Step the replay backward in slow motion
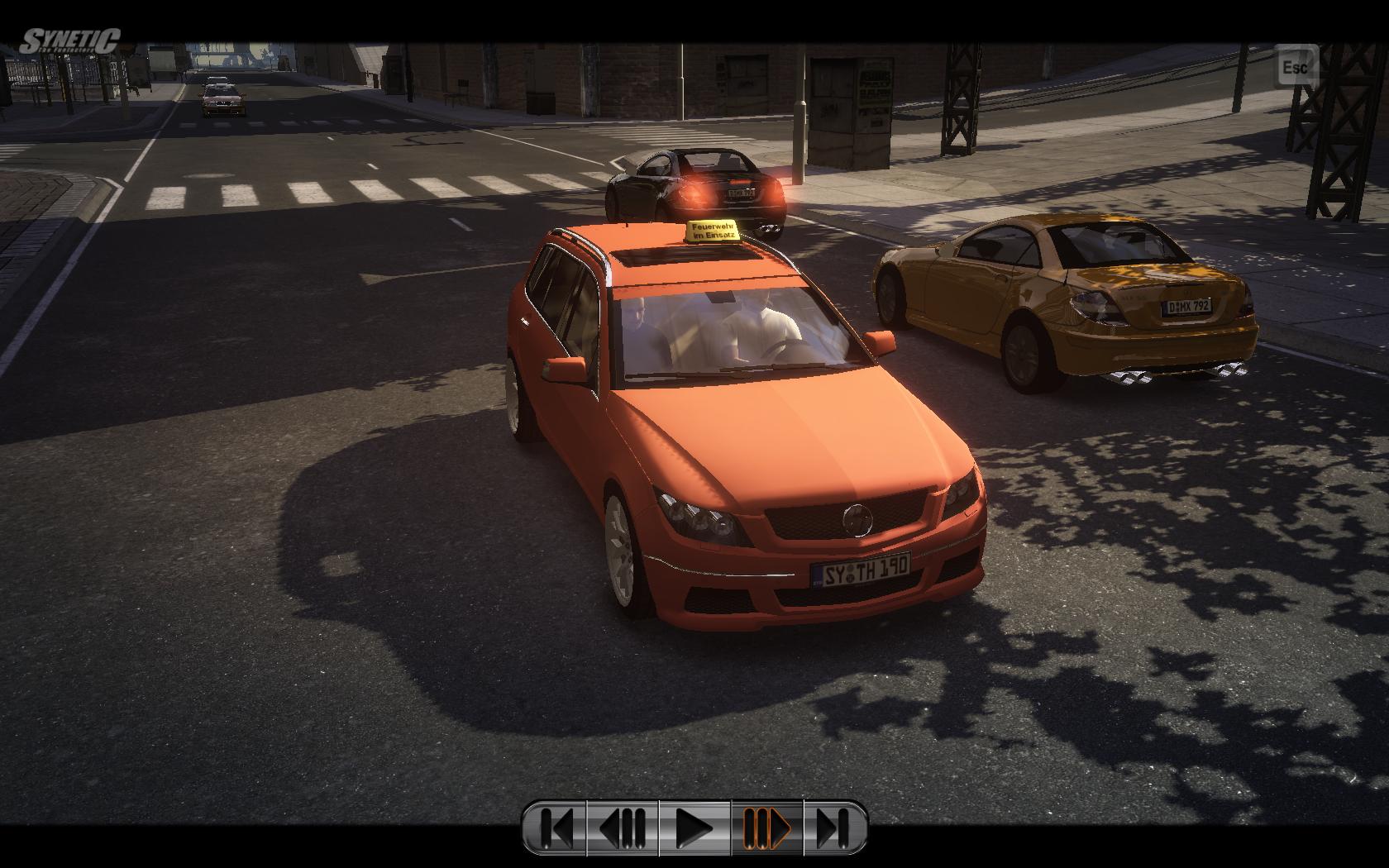Image resolution: width=1389 pixels, height=868 pixels. click(624, 826)
